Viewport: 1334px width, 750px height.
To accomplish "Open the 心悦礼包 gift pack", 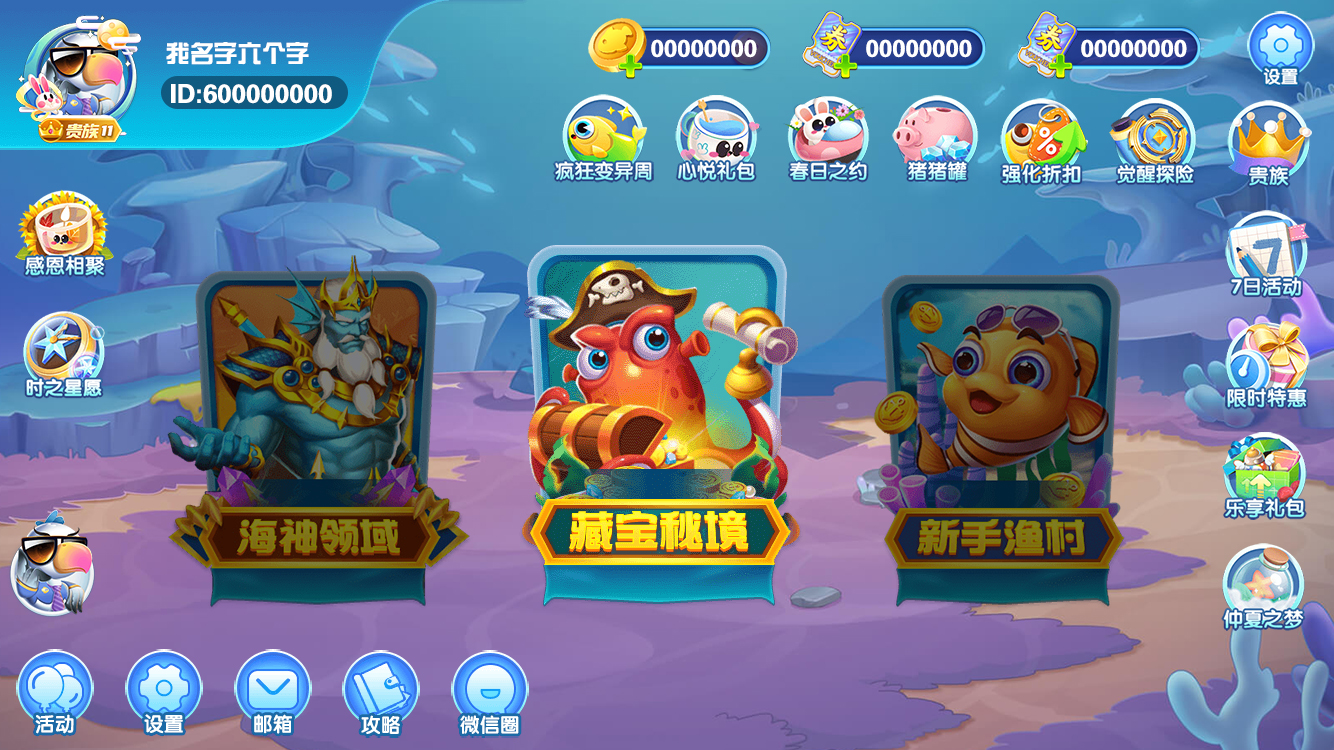I will 716,140.
